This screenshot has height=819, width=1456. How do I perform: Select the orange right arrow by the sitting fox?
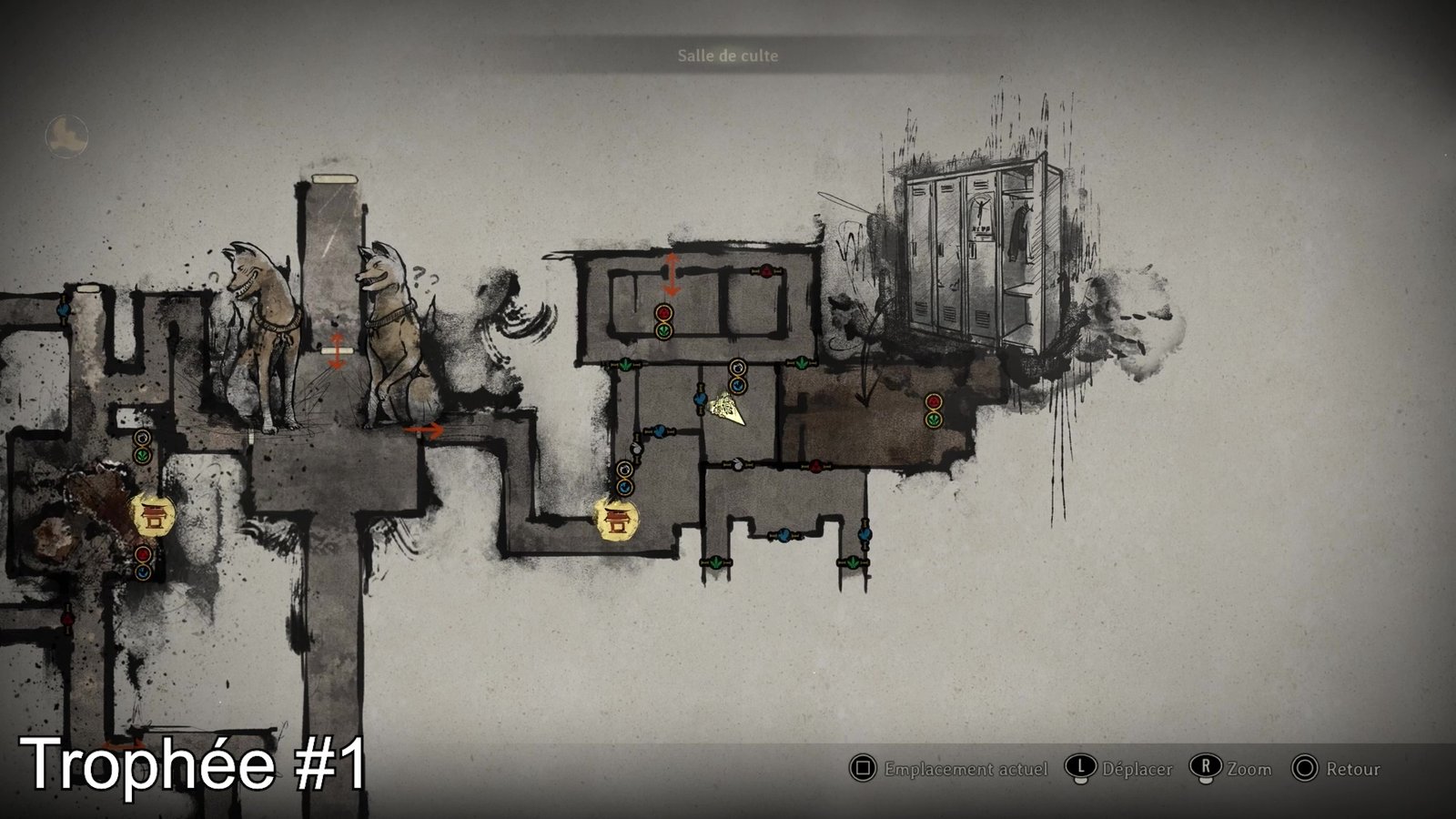[x=423, y=430]
